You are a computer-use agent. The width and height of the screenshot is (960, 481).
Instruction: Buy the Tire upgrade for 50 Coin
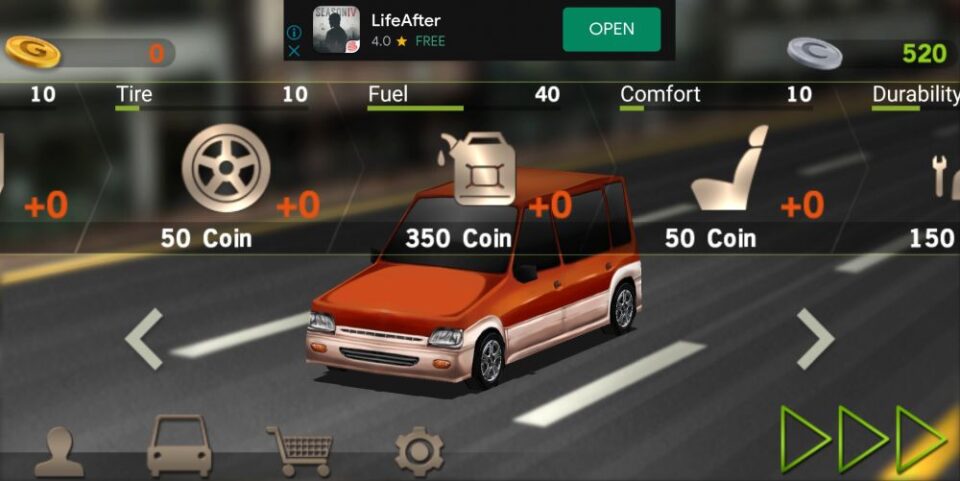226,169
